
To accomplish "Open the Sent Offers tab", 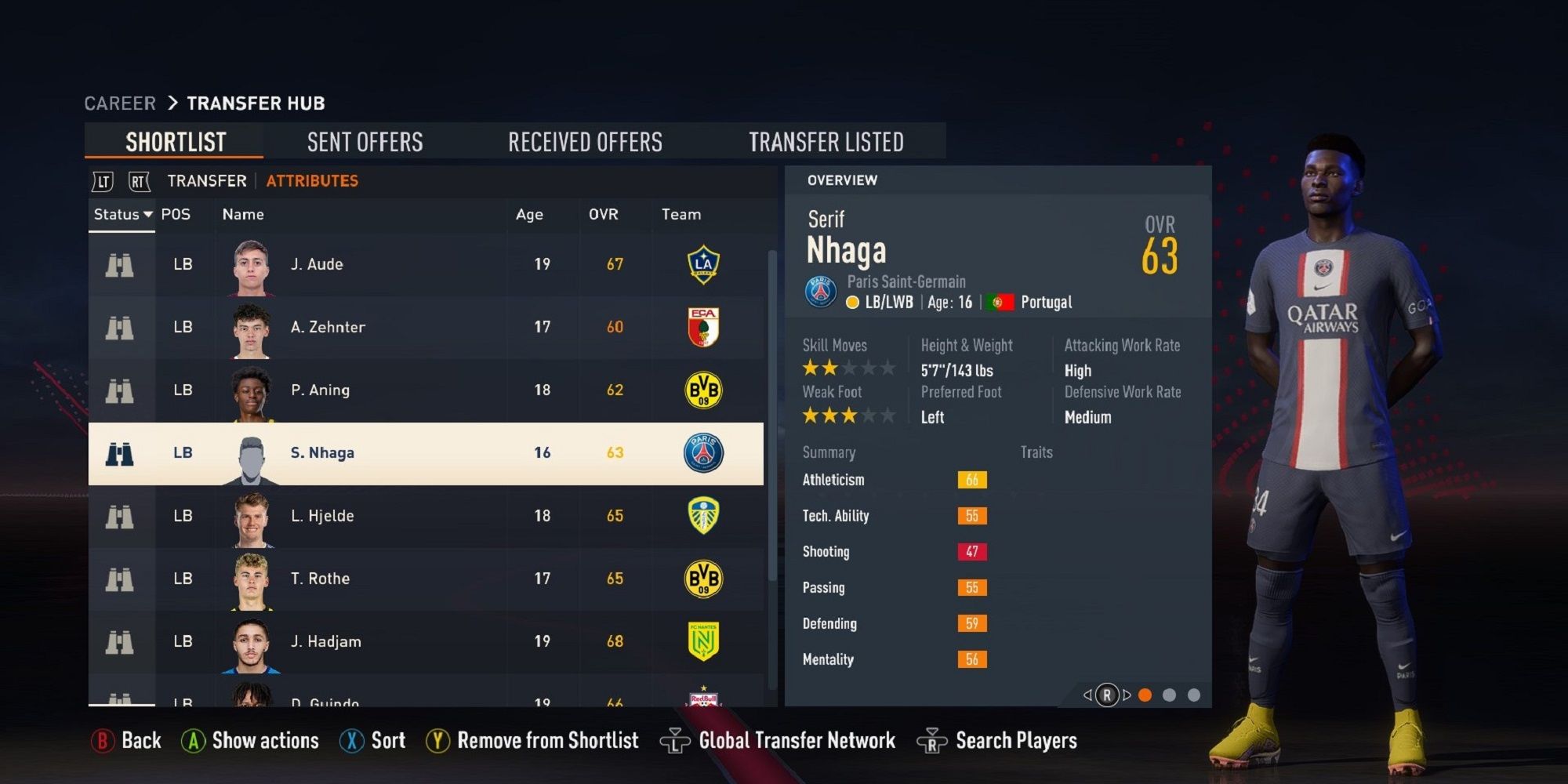I will coord(365,142).
